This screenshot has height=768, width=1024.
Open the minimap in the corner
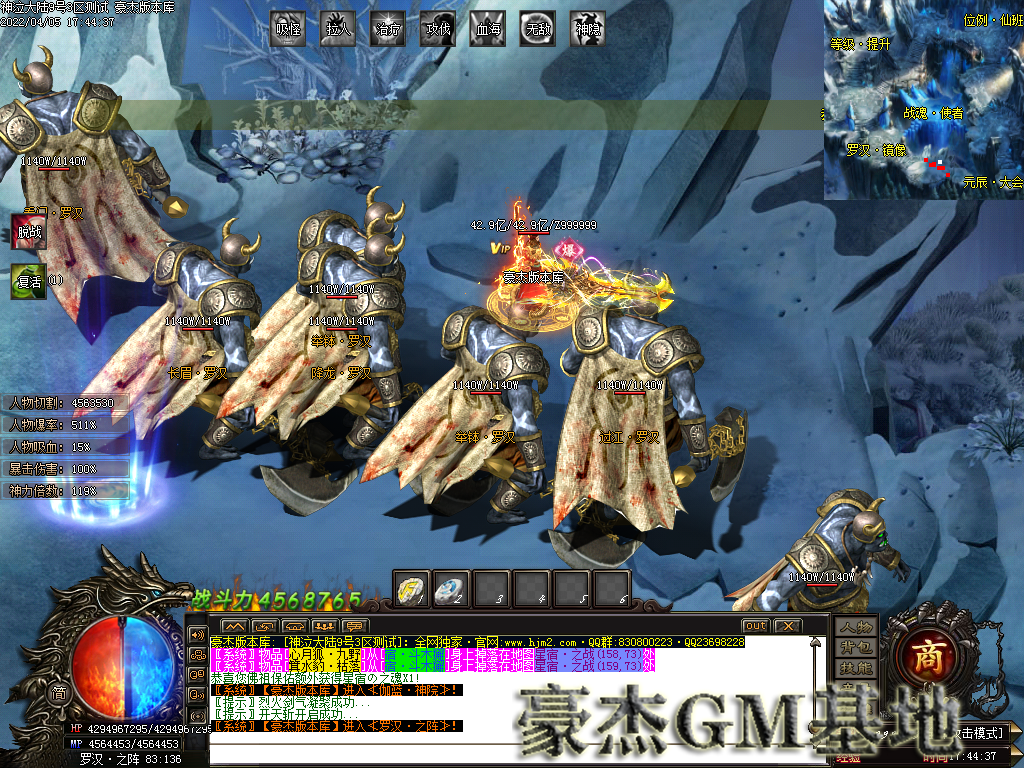tap(923, 99)
